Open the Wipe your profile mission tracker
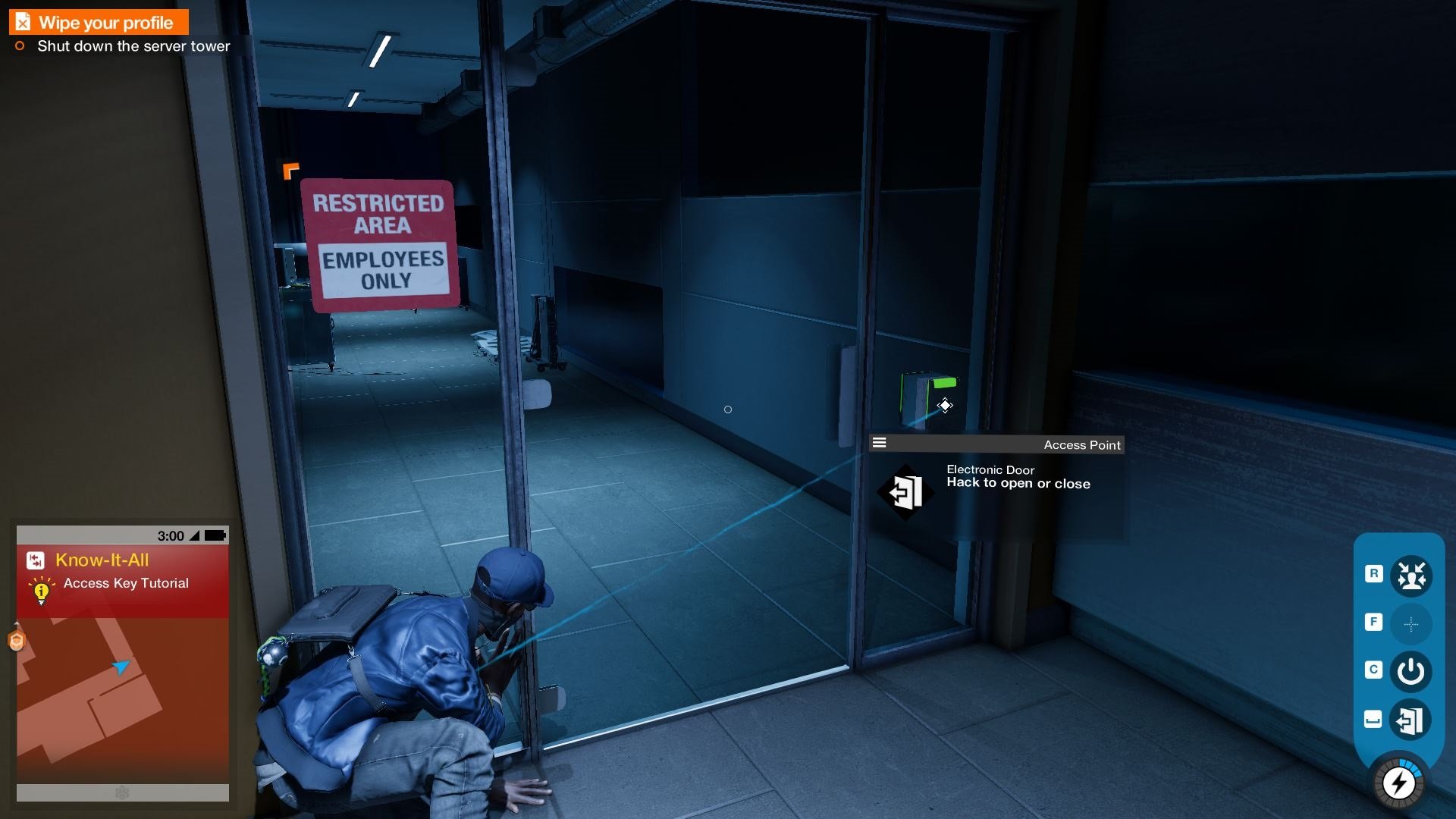1456x819 pixels. [99, 23]
